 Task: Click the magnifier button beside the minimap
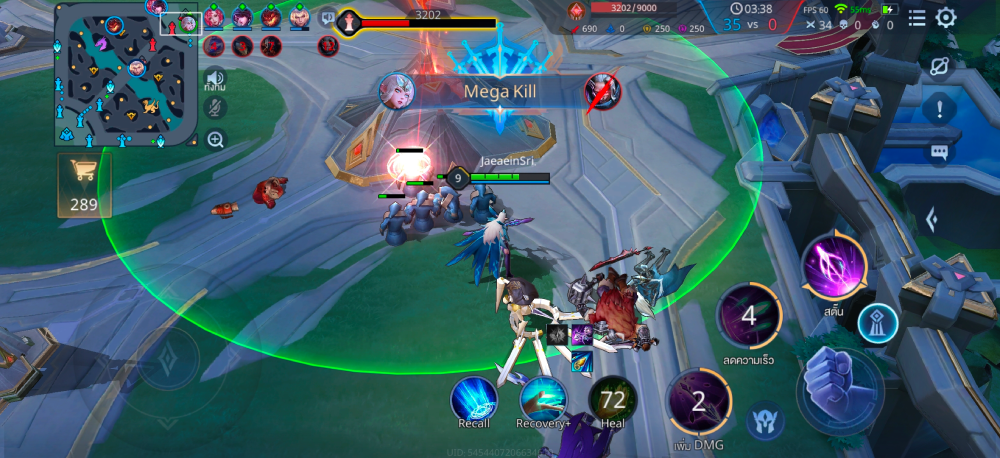[215, 140]
